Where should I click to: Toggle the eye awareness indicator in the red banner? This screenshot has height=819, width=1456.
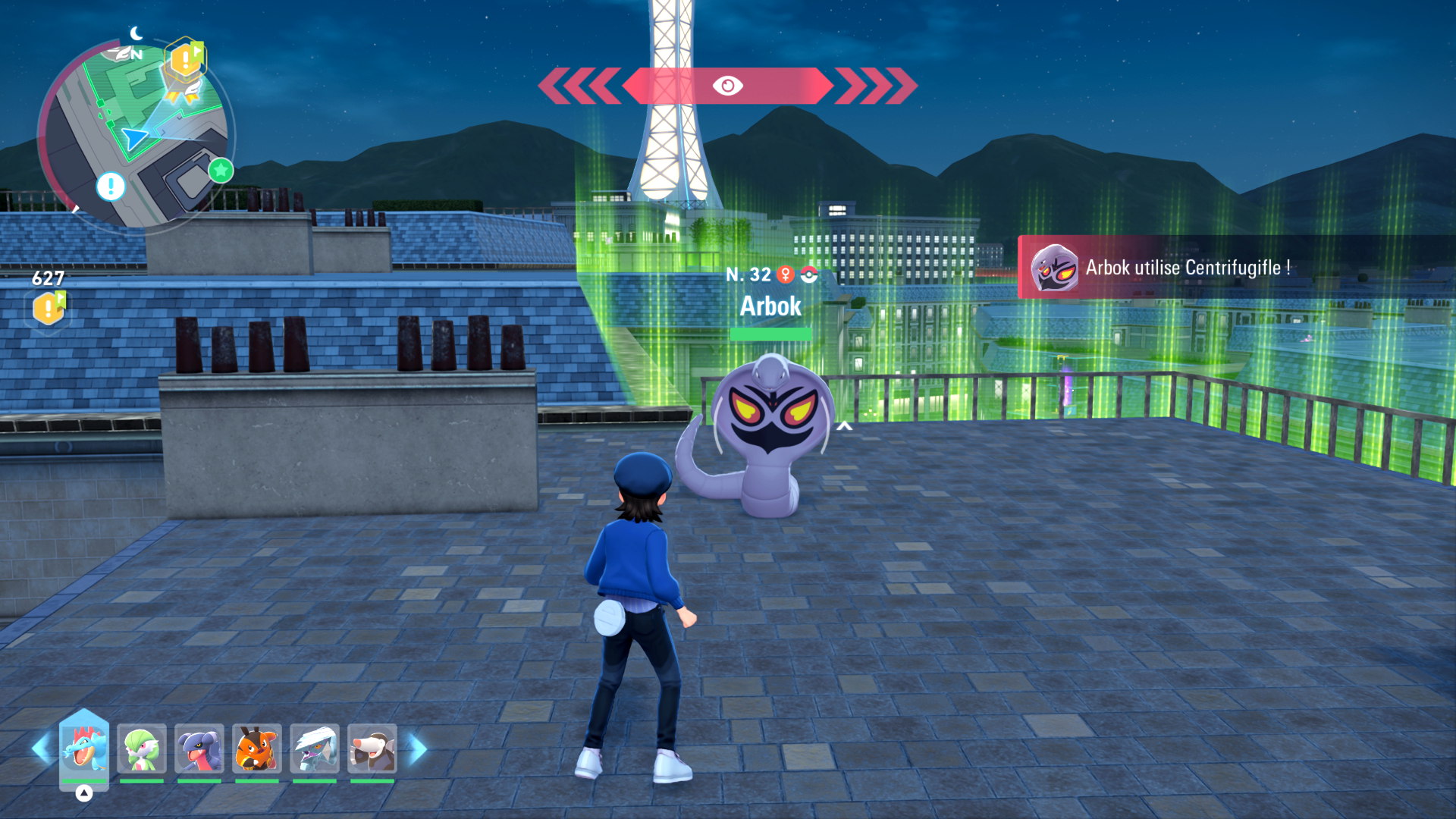point(729,84)
